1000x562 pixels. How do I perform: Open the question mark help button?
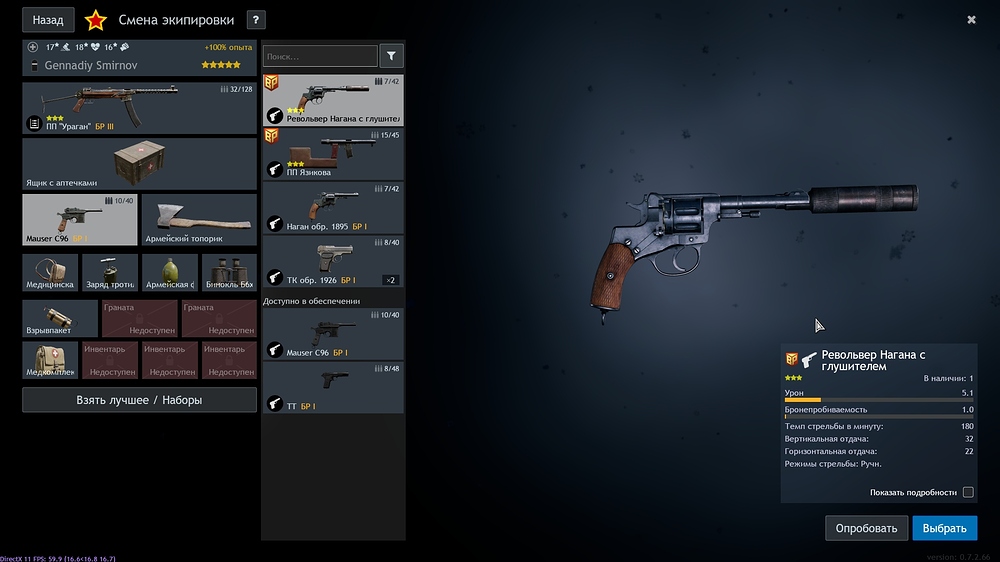[256, 20]
